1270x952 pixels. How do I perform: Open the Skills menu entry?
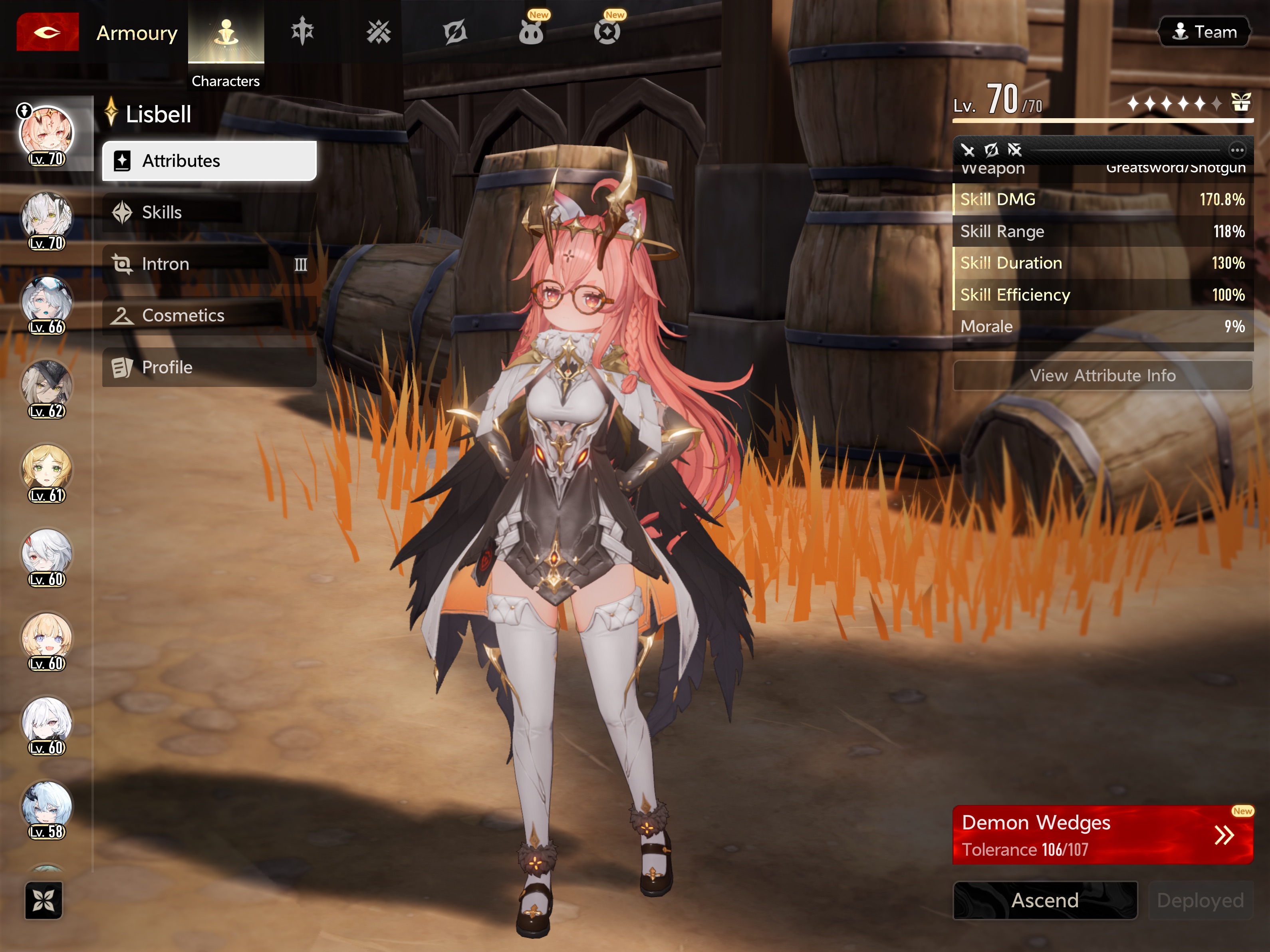(x=209, y=212)
